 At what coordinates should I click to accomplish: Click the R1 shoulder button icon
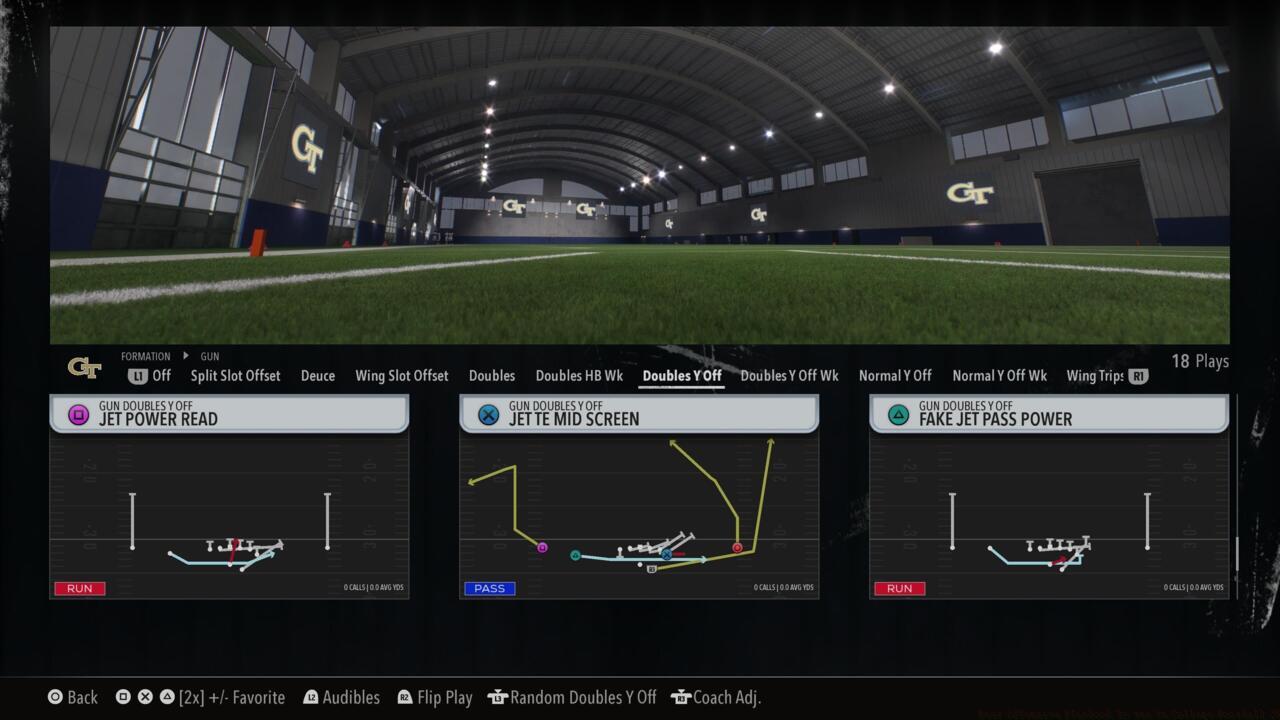pos(1138,376)
